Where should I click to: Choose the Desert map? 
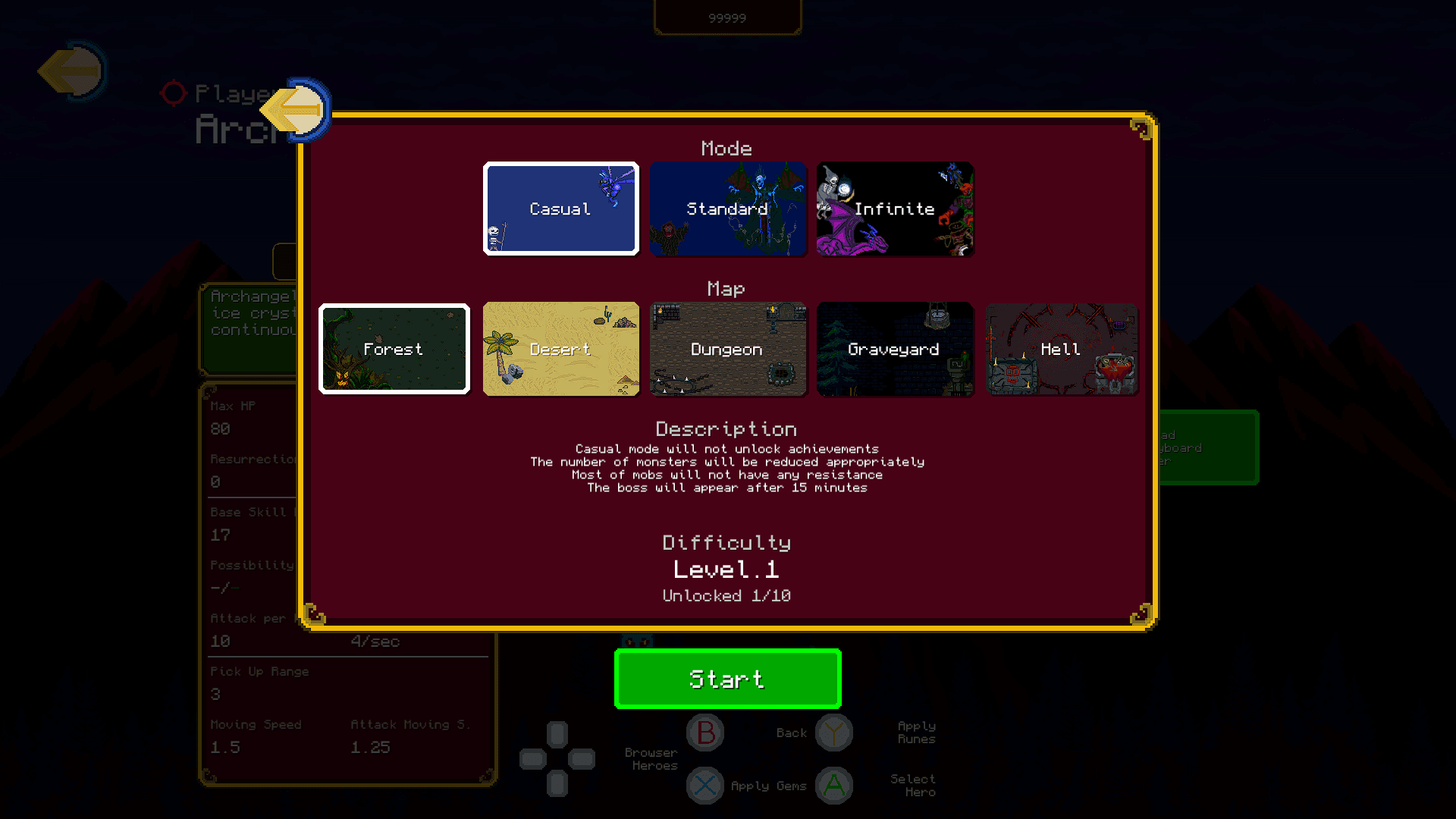[561, 349]
